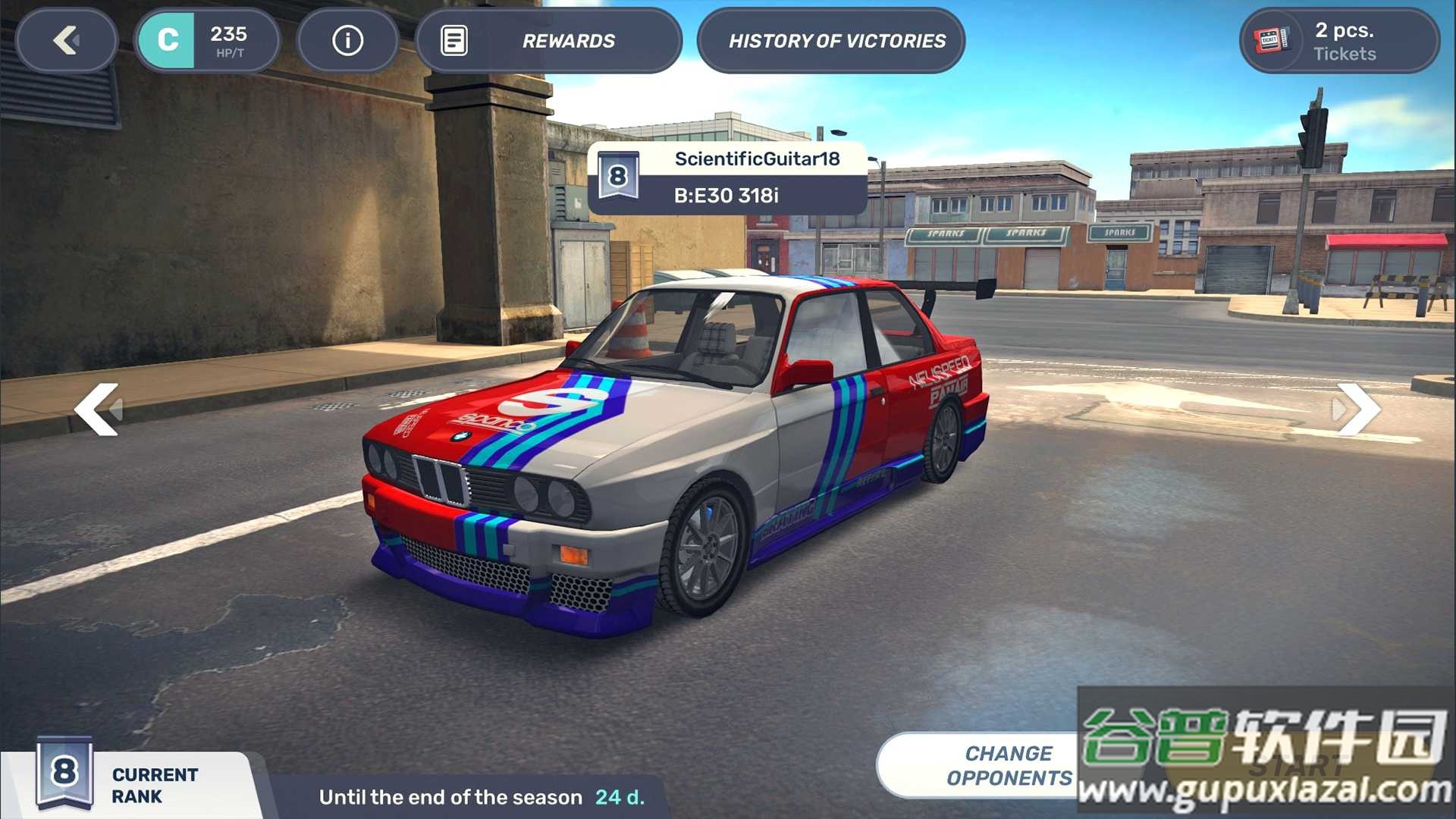Click opponent ScientificGuitar18's rank badge icon
The height and width of the screenshot is (819, 1456).
(620, 177)
